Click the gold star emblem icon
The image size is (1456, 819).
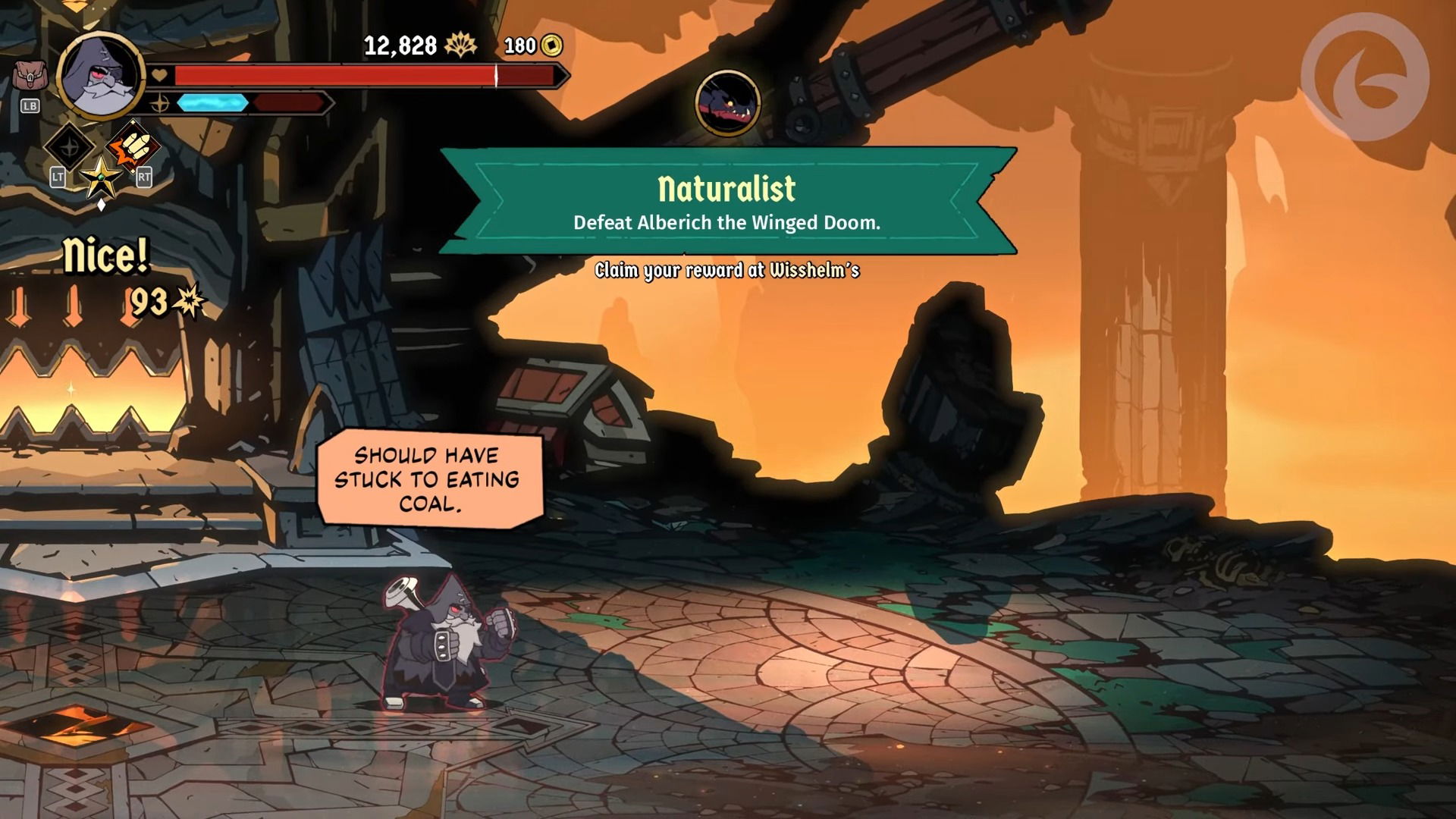[101, 177]
